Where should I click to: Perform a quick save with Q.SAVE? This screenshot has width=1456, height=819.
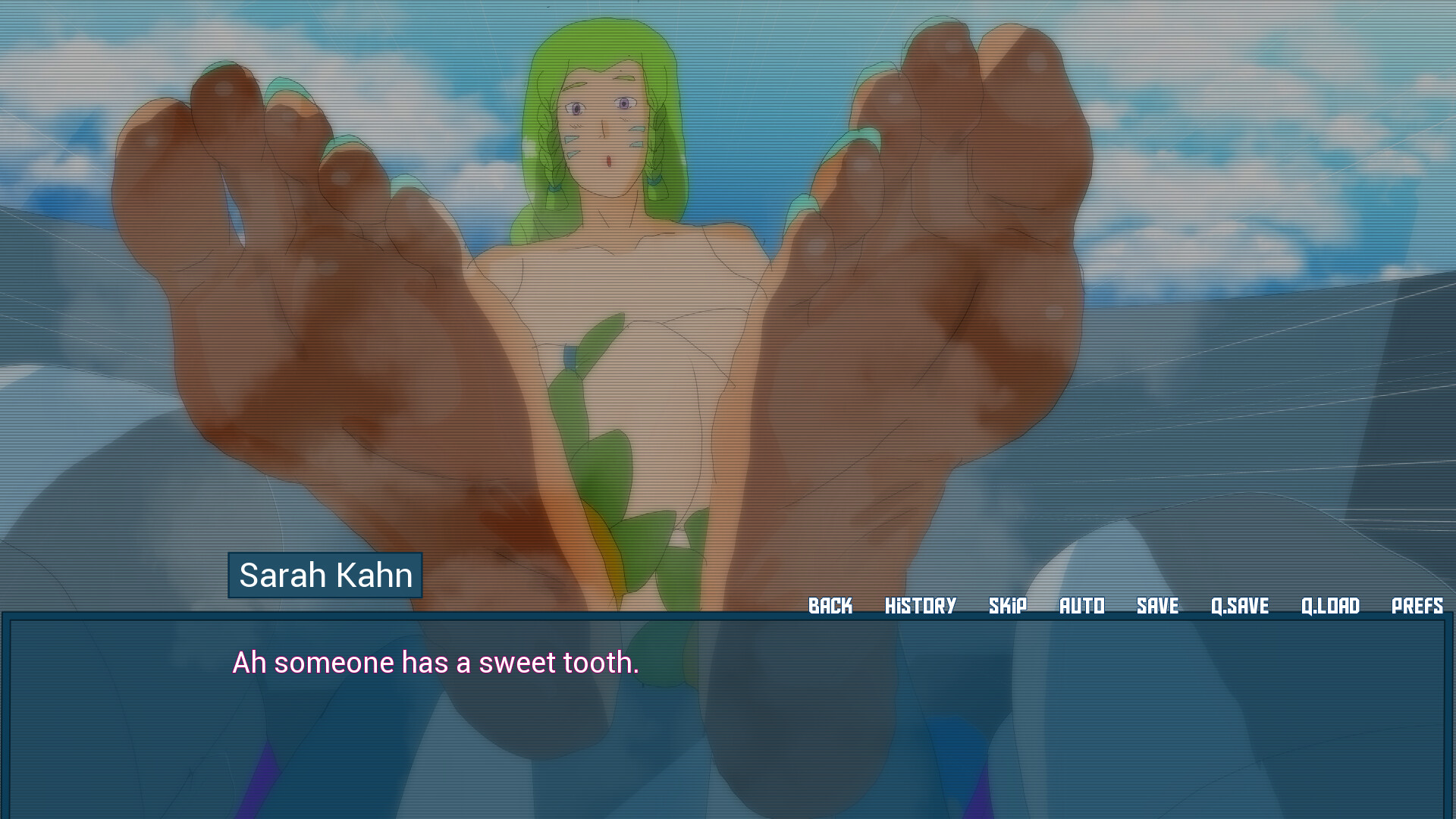point(1241,606)
